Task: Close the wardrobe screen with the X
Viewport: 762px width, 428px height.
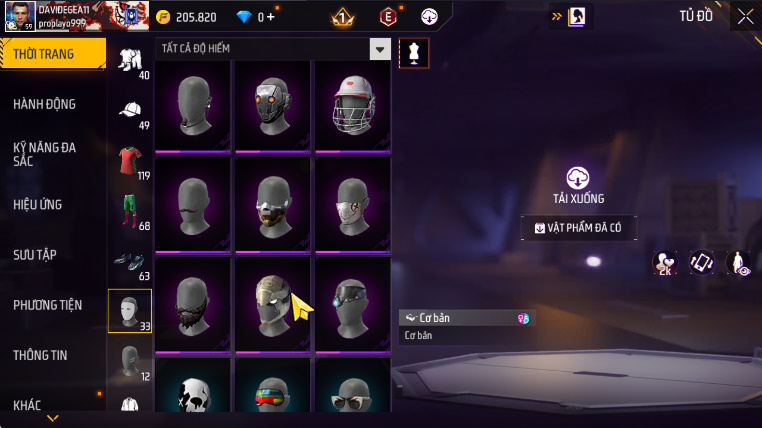Action: coord(745,16)
